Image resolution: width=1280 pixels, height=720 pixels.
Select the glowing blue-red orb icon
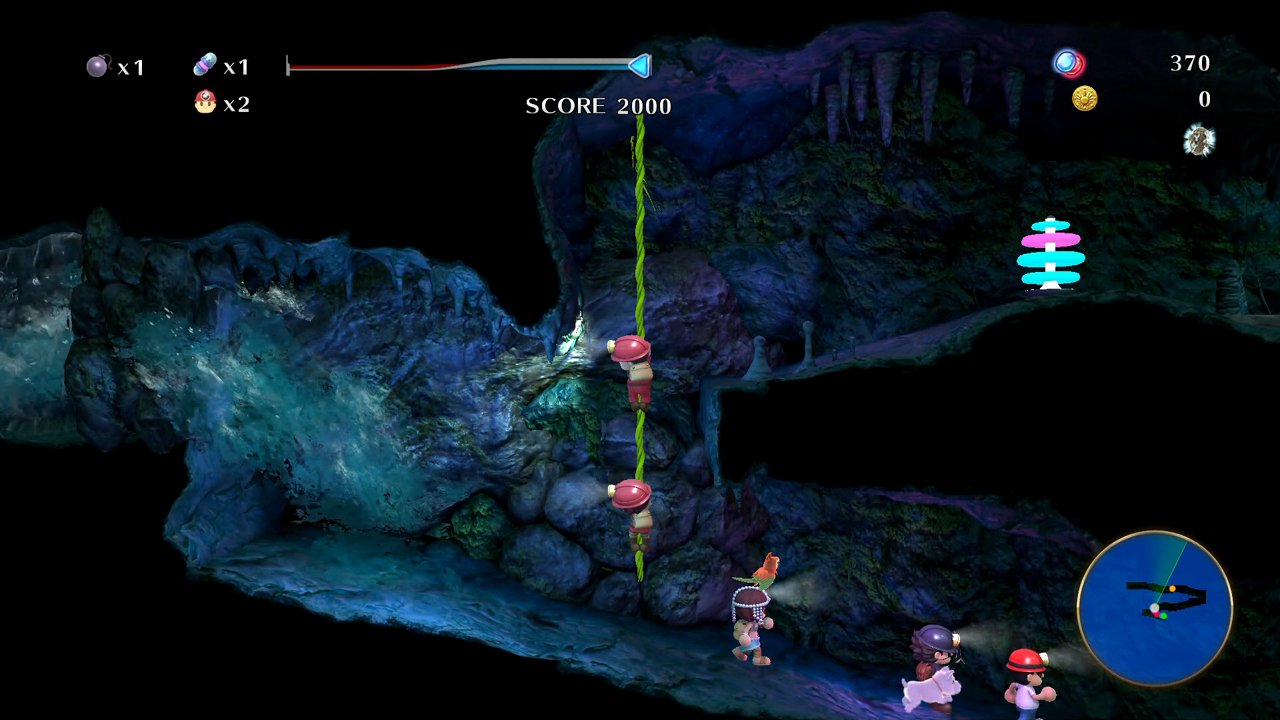point(1068,63)
